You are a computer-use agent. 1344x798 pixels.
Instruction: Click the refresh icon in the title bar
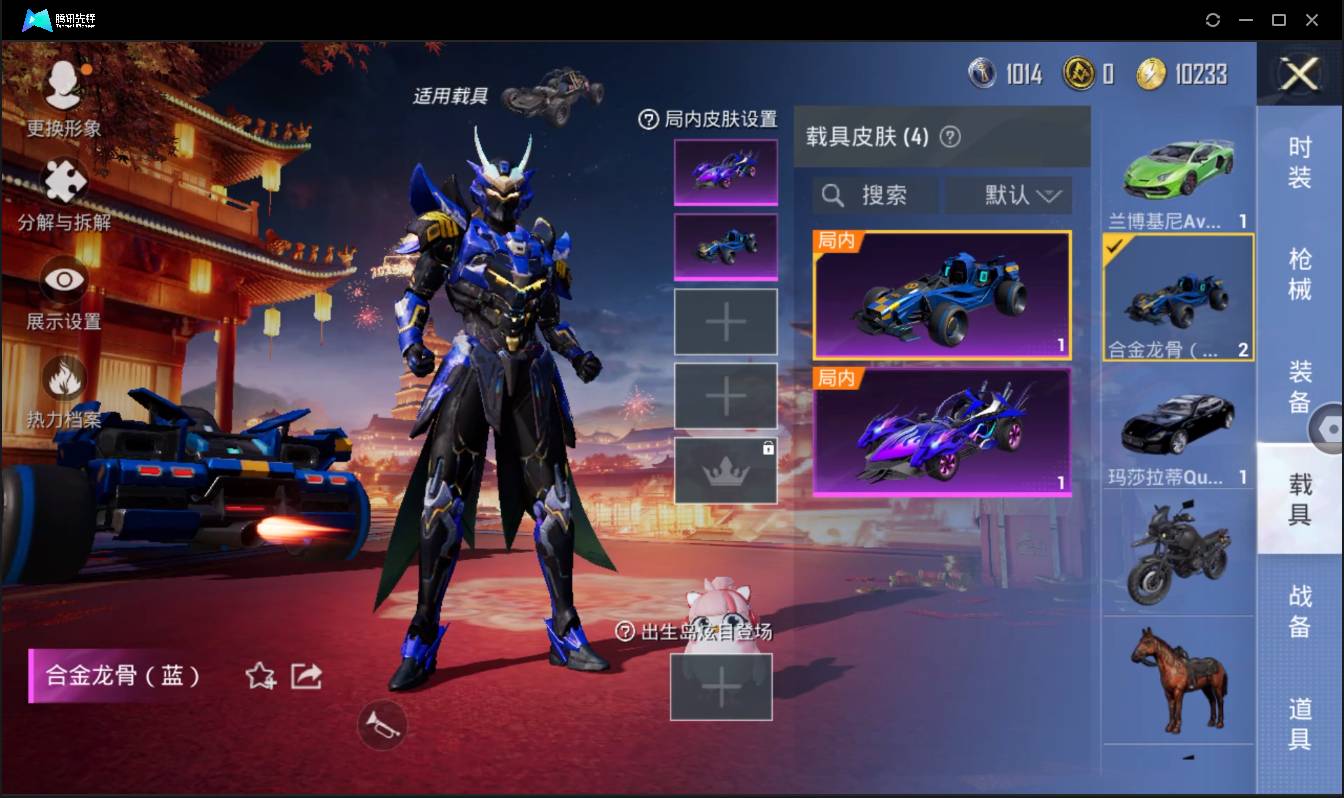coord(1214,20)
